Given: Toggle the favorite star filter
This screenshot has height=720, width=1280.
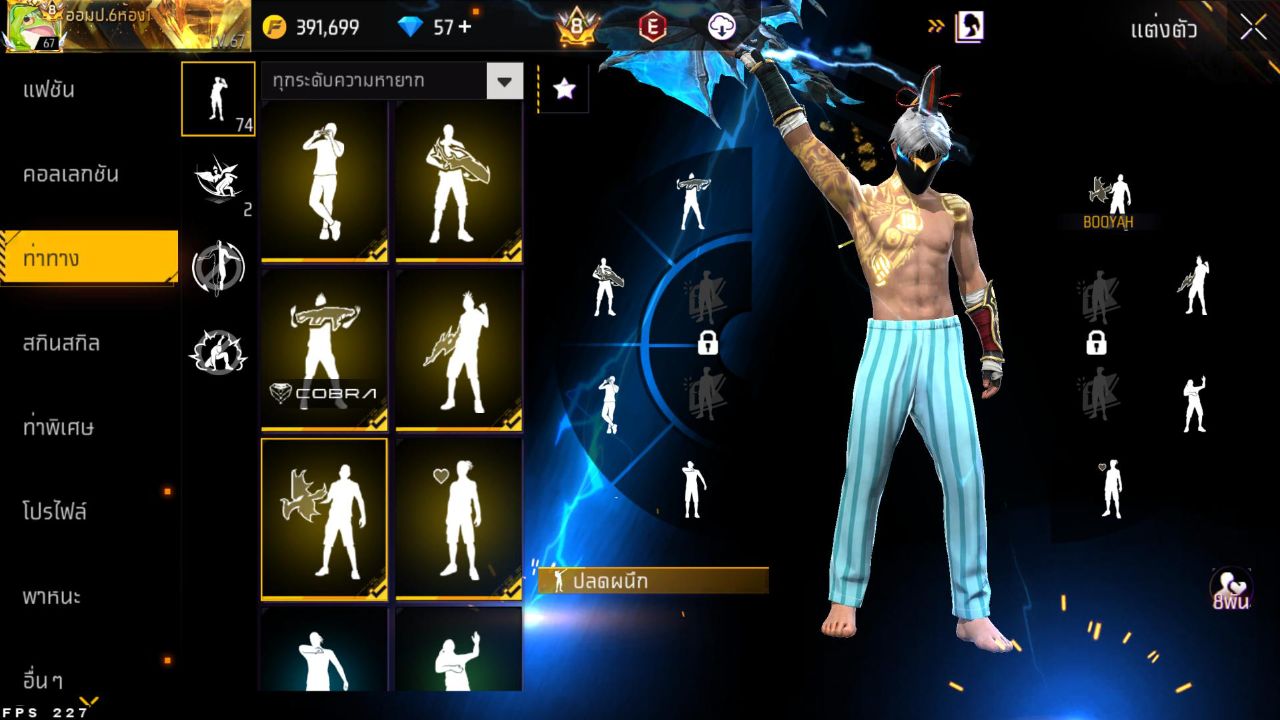Looking at the screenshot, I should pos(566,89).
